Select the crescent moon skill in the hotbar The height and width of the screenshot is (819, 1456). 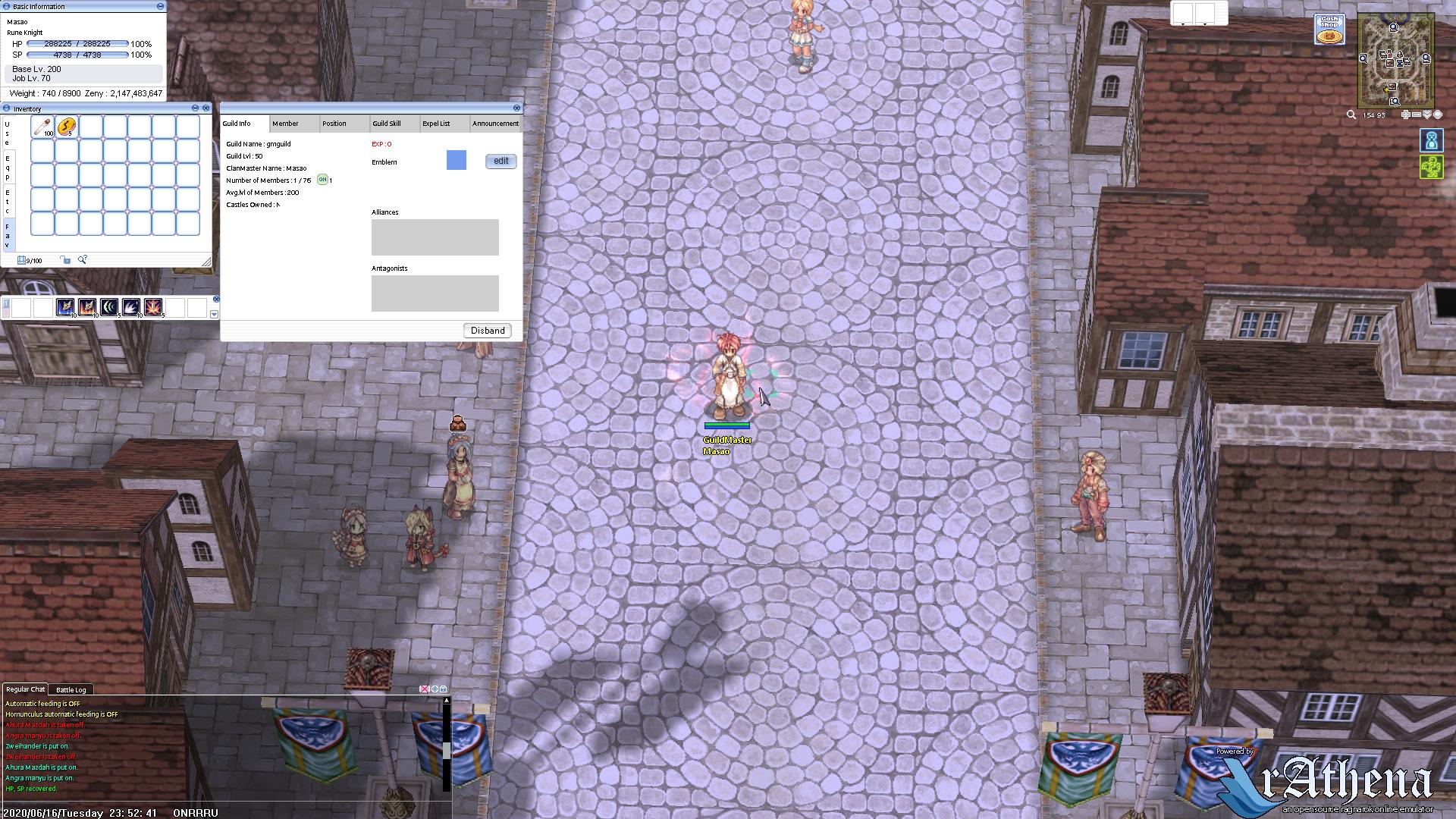click(x=110, y=308)
